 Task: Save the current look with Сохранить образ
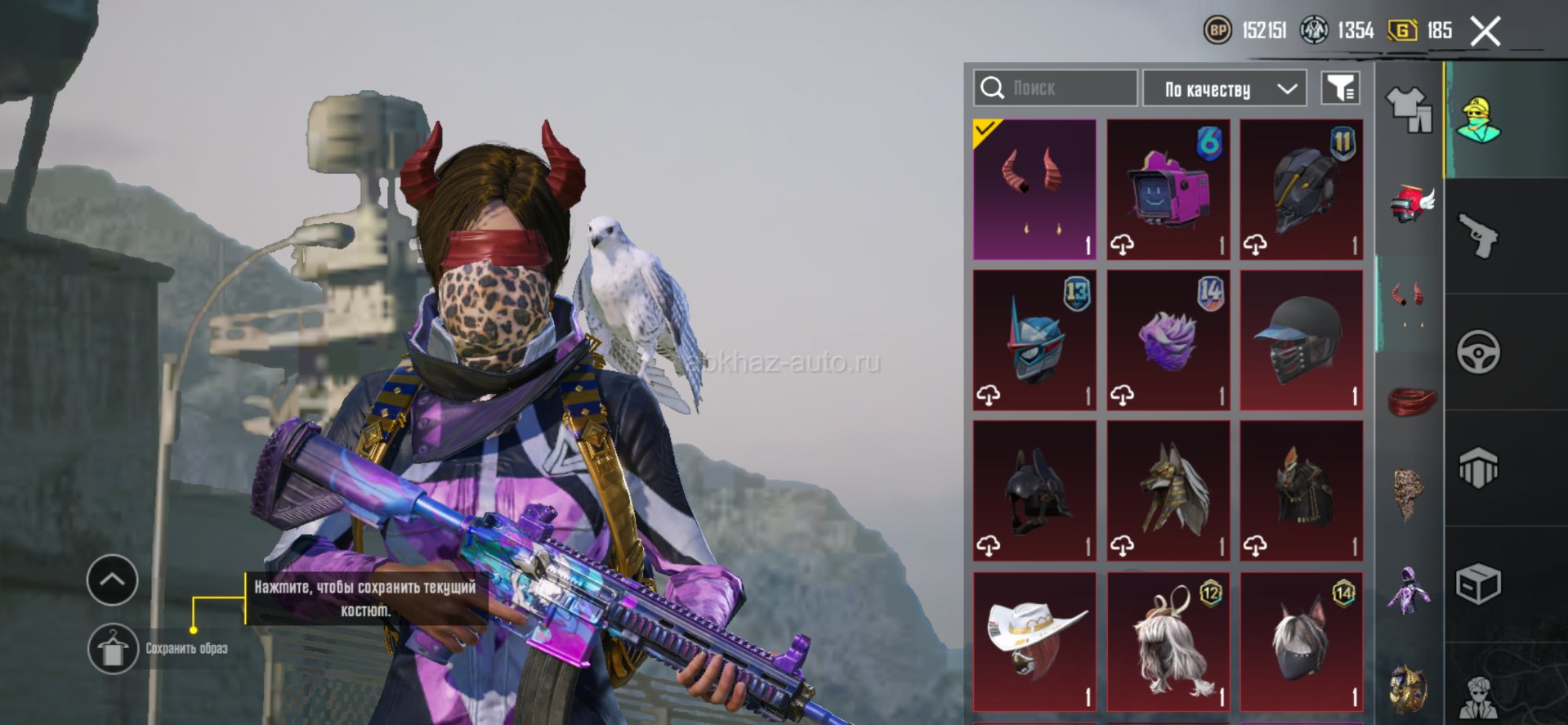click(114, 649)
